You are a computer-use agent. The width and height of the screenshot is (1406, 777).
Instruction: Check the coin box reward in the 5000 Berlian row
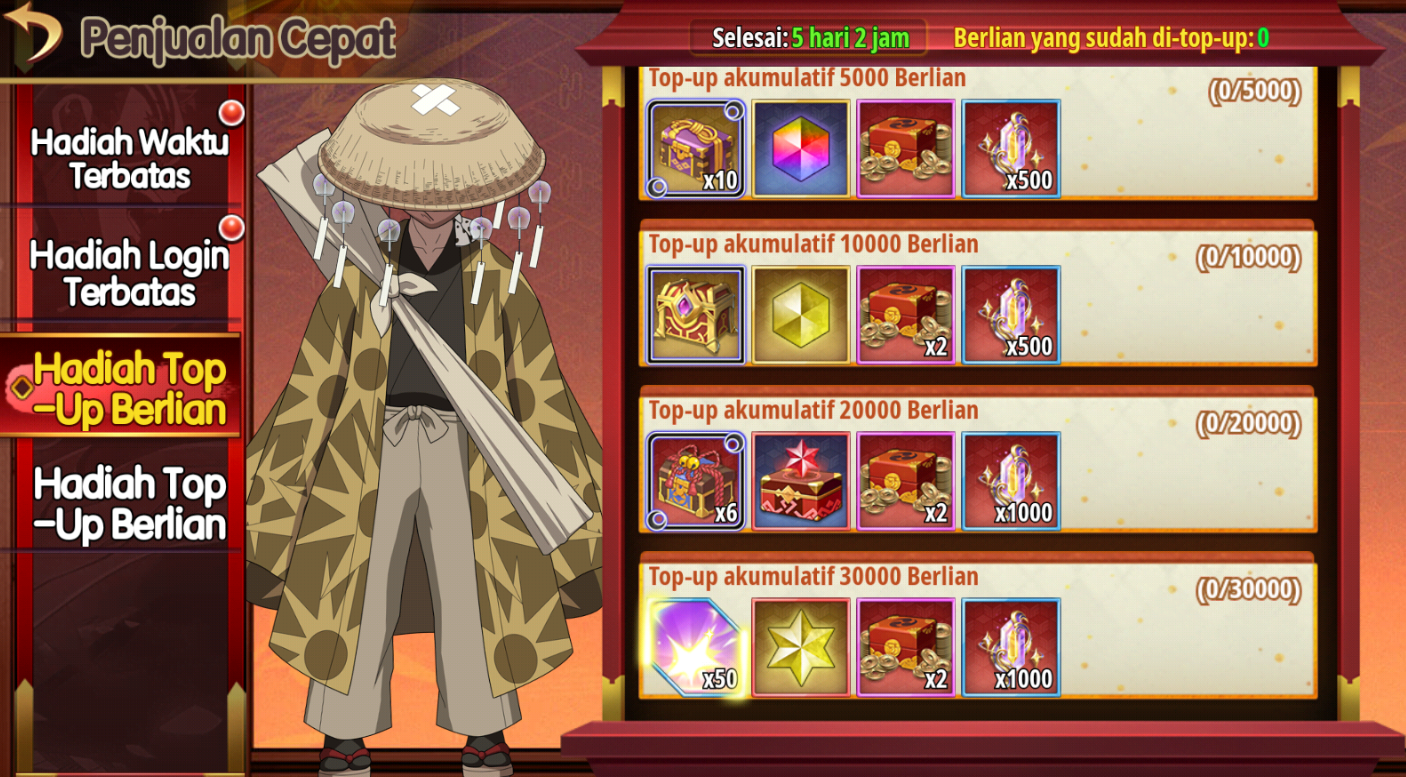pyautogui.click(x=906, y=149)
